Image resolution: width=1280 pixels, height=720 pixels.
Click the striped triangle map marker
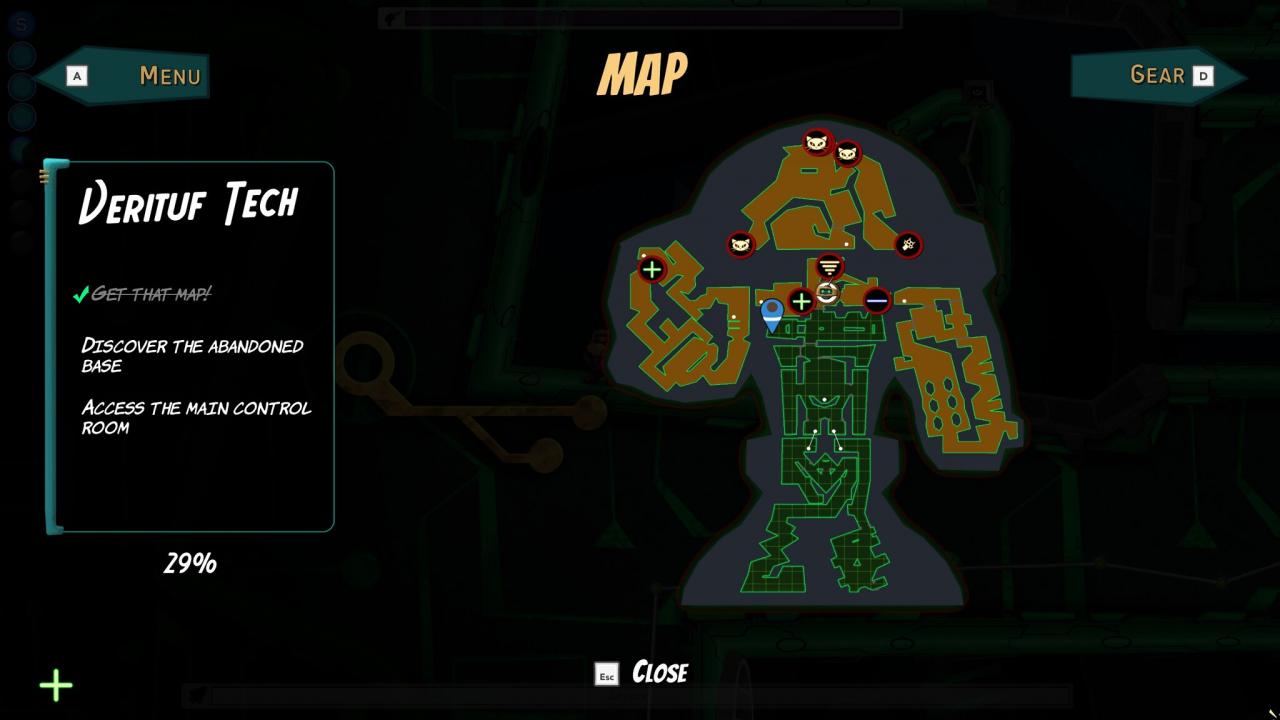[x=829, y=267]
